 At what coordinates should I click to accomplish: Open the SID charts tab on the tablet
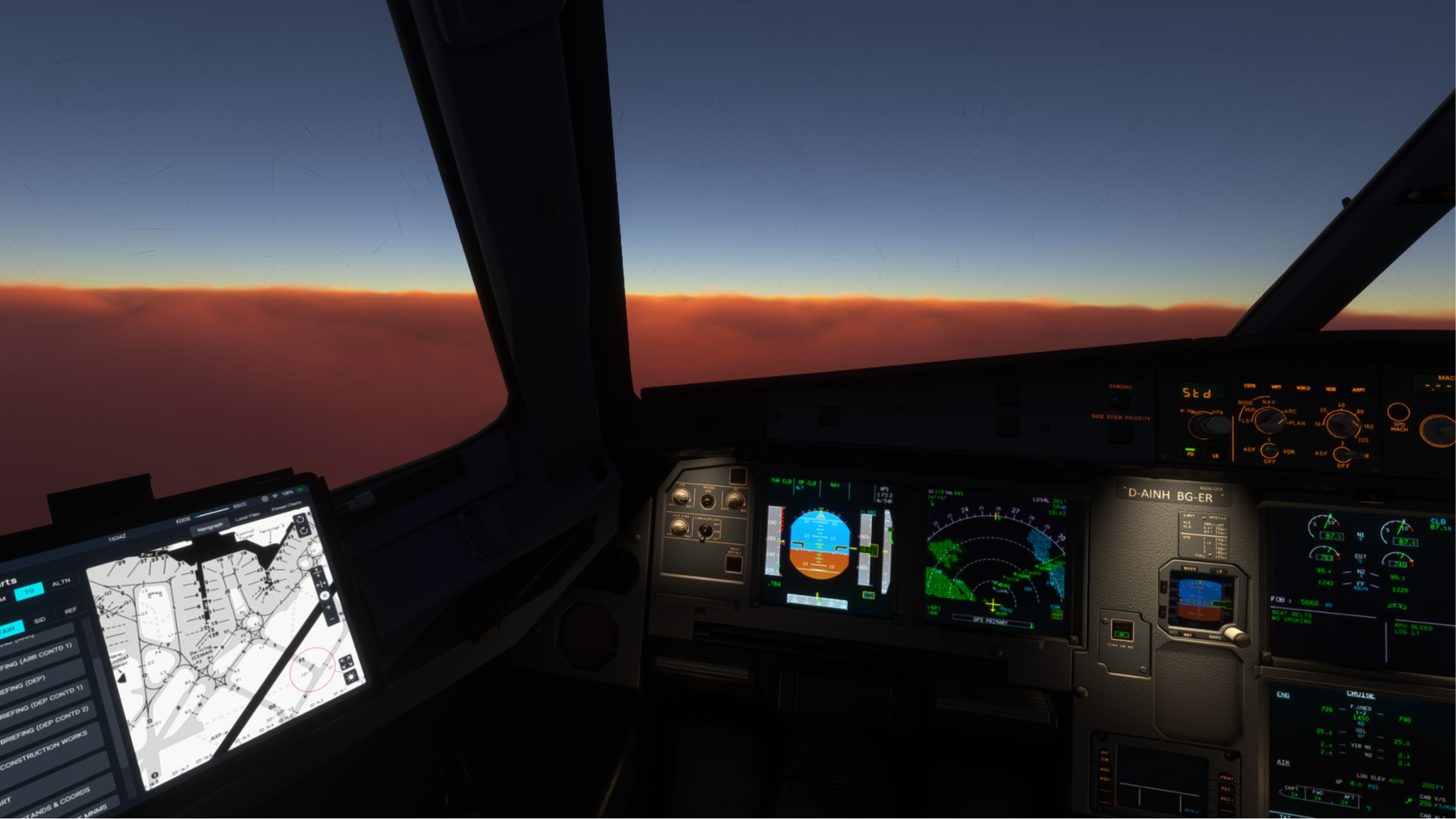coord(39,620)
